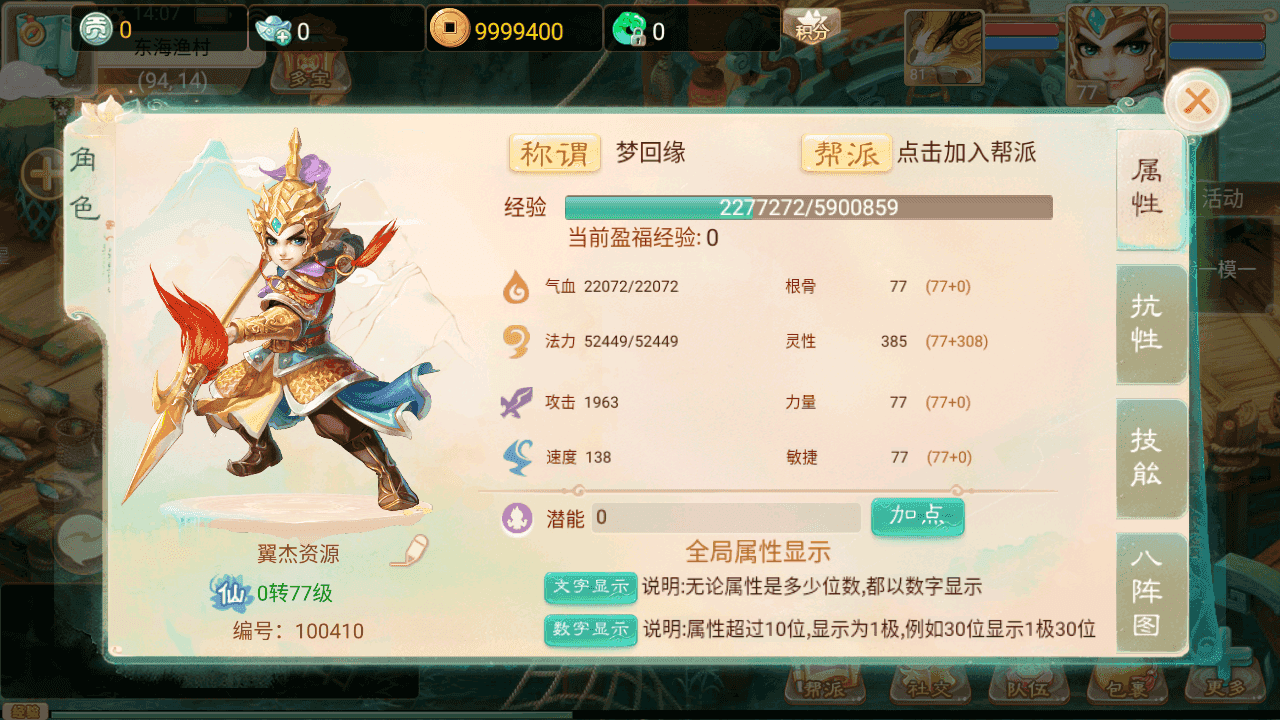The image size is (1280, 720).
Task: Select the 速度 speed attribute icon
Action: [x=517, y=456]
